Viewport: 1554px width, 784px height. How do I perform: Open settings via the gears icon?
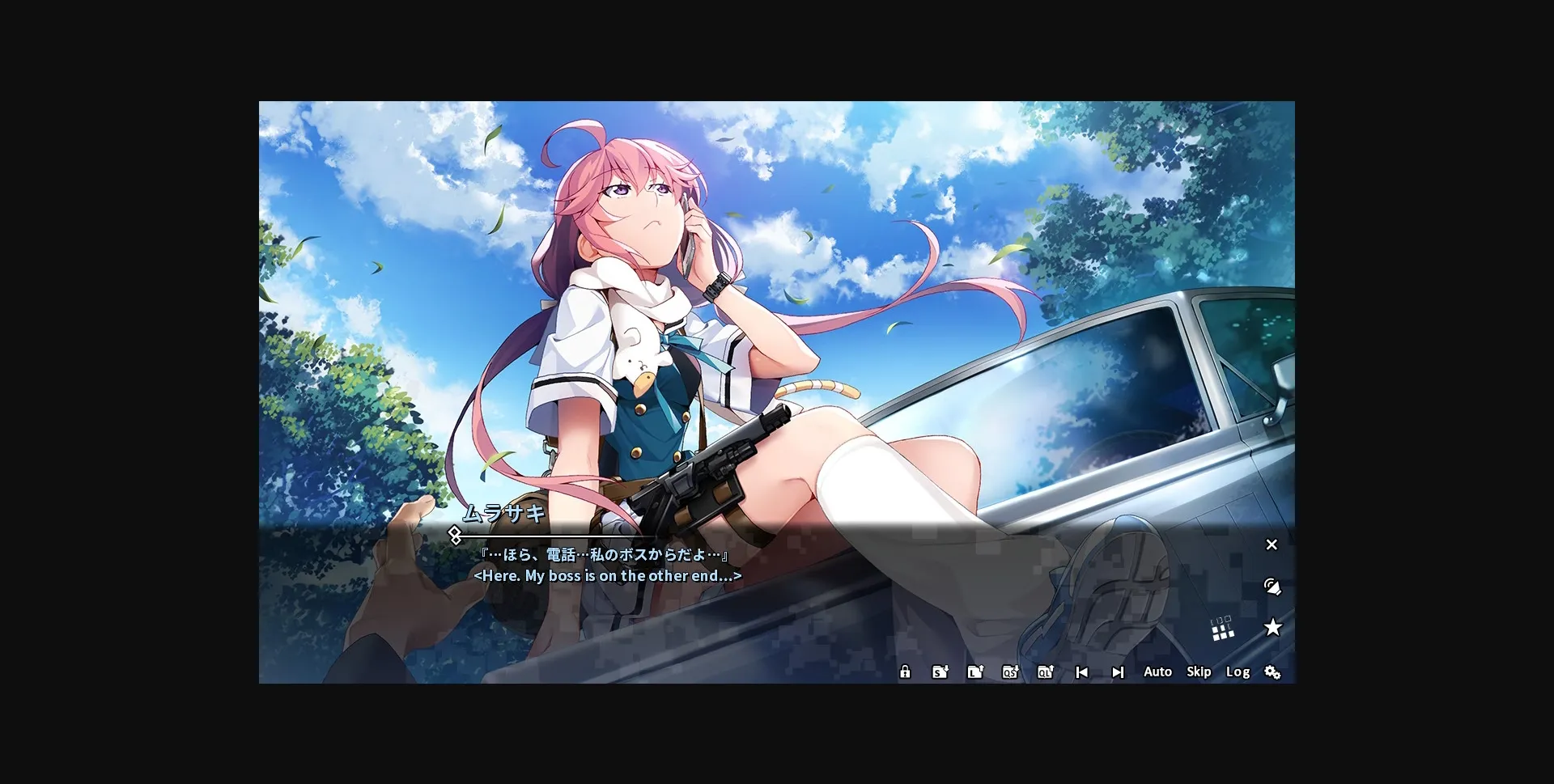(x=1274, y=672)
